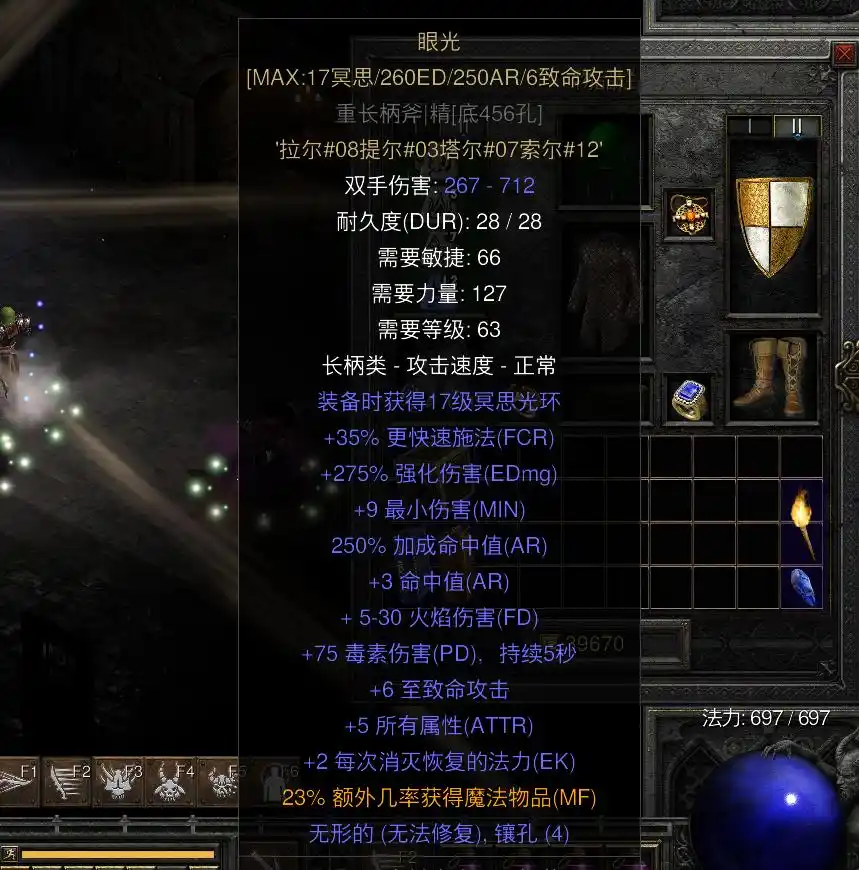Screen dimensions: 859x870
Task: Use the F2 slashing claw skill
Action: tap(68, 782)
